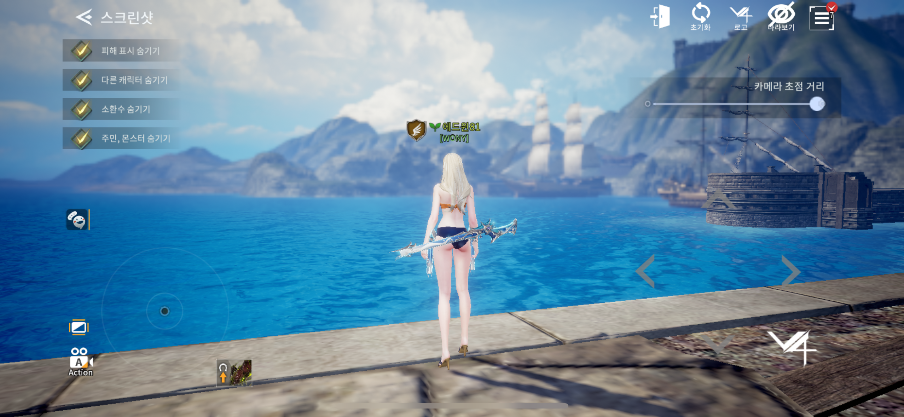This screenshot has height=417, width=904.
Task: Click the right arrow camera control
Action: click(x=790, y=270)
